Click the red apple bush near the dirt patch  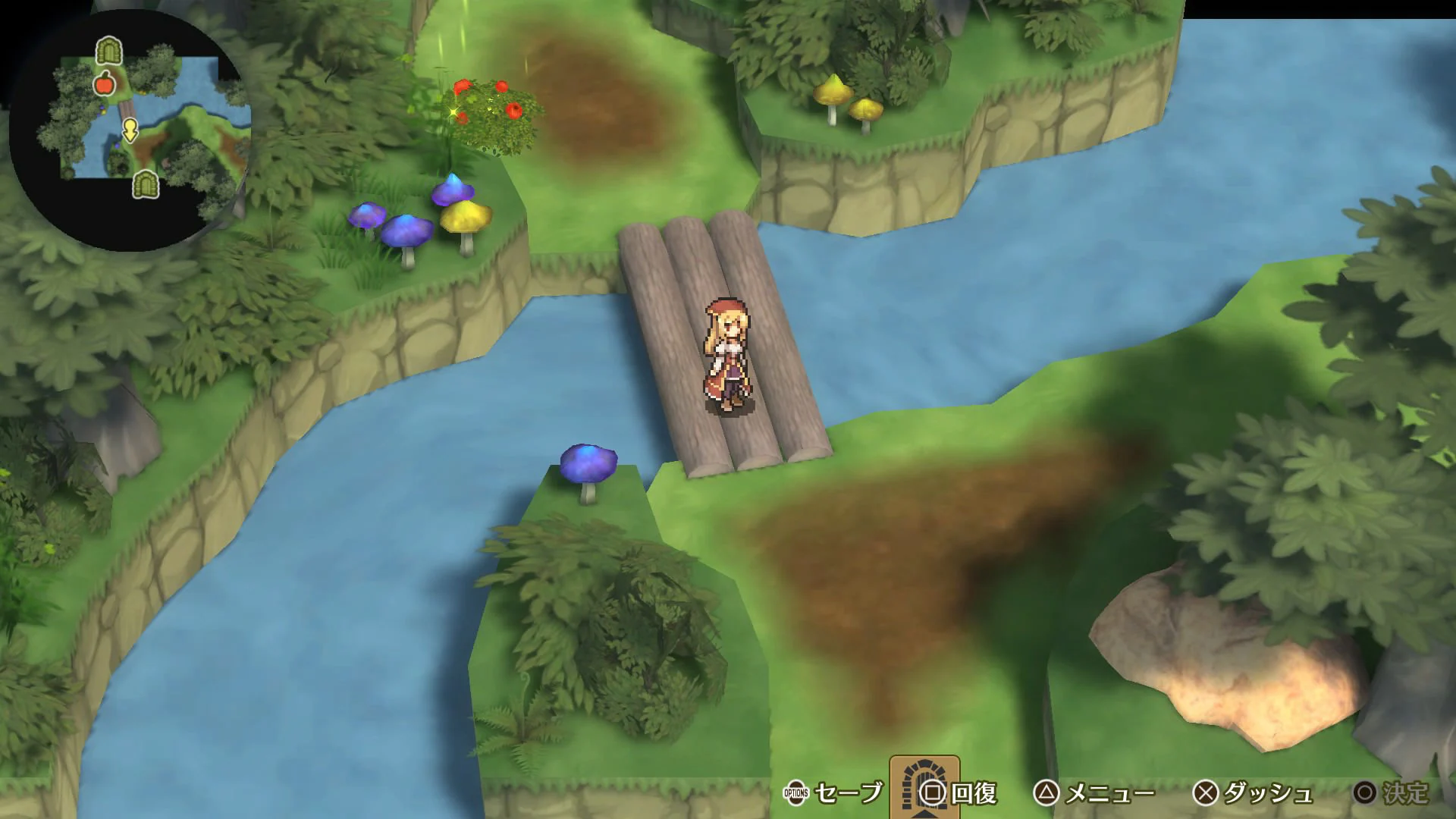point(493,106)
